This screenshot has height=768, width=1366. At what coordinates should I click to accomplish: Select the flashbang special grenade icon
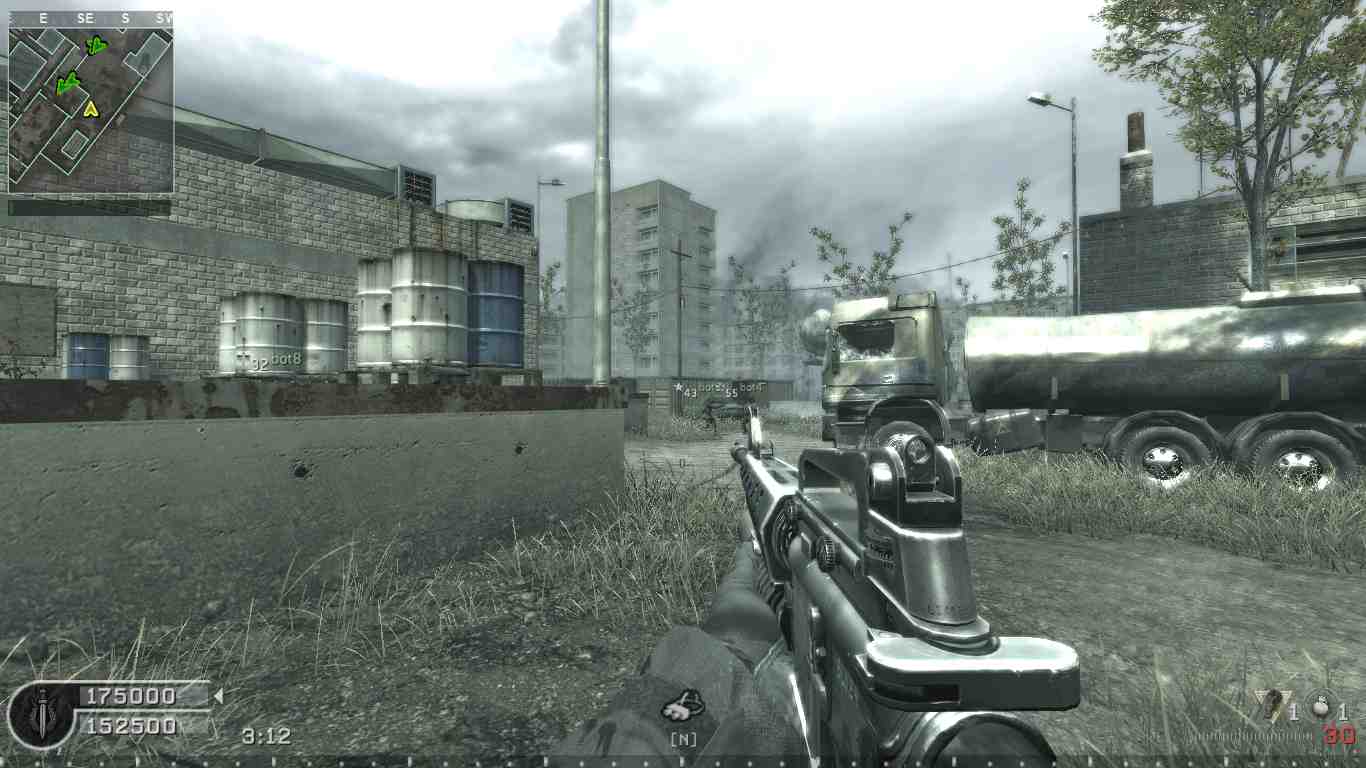tap(1272, 705)
